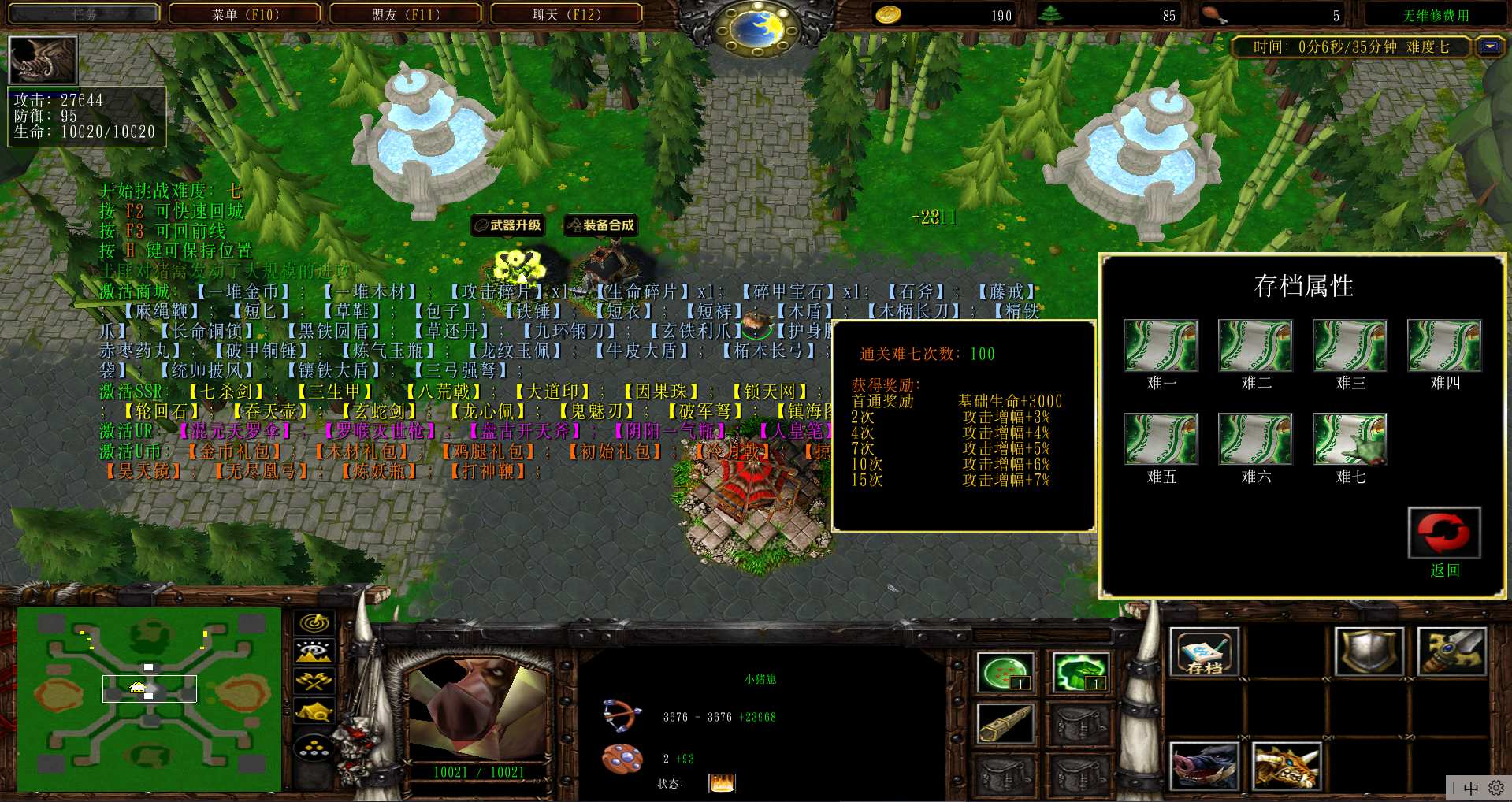Switch the 中 input method indicator

(x=1470, y=788)
